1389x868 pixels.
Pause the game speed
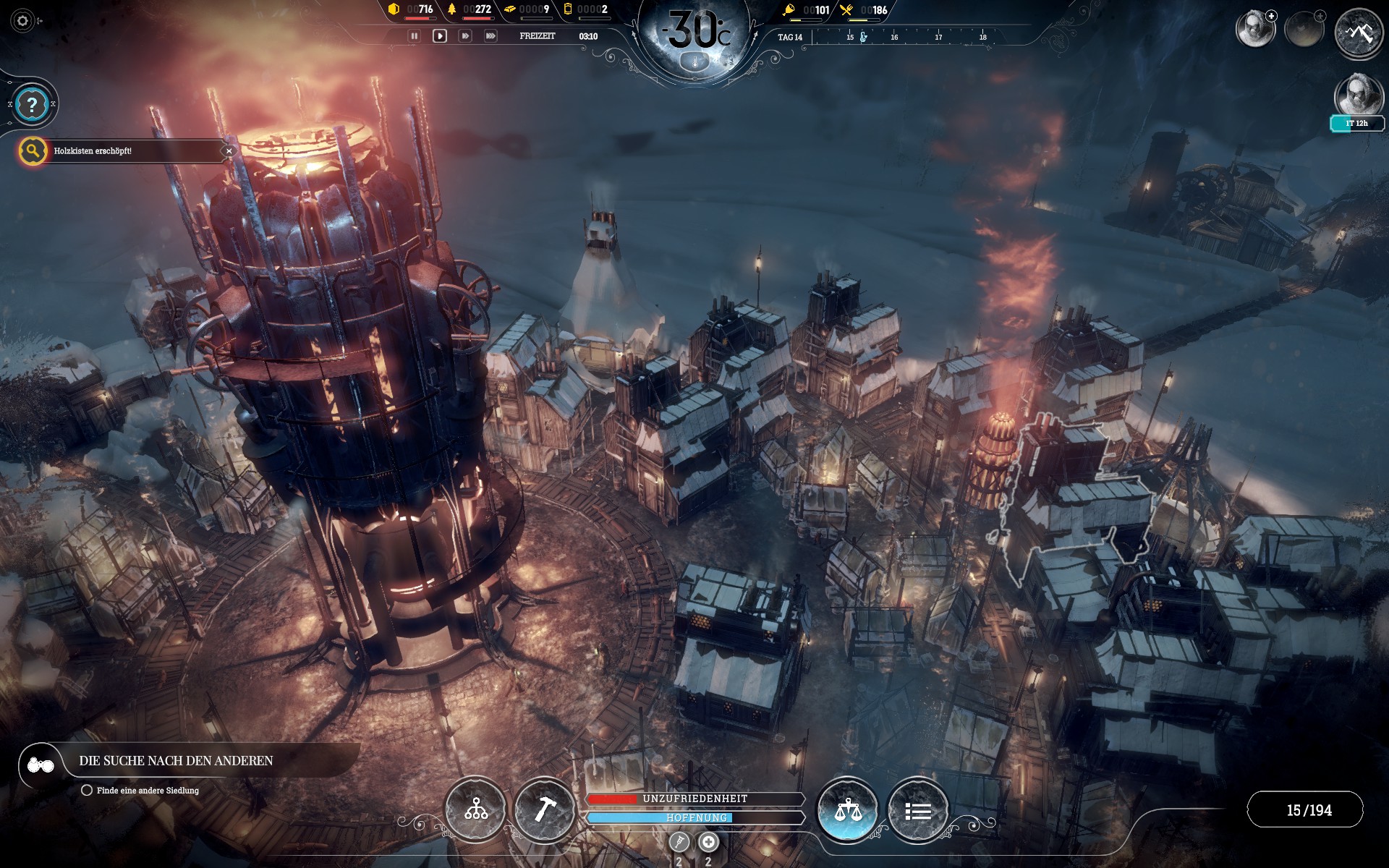(x=414, y=35)
